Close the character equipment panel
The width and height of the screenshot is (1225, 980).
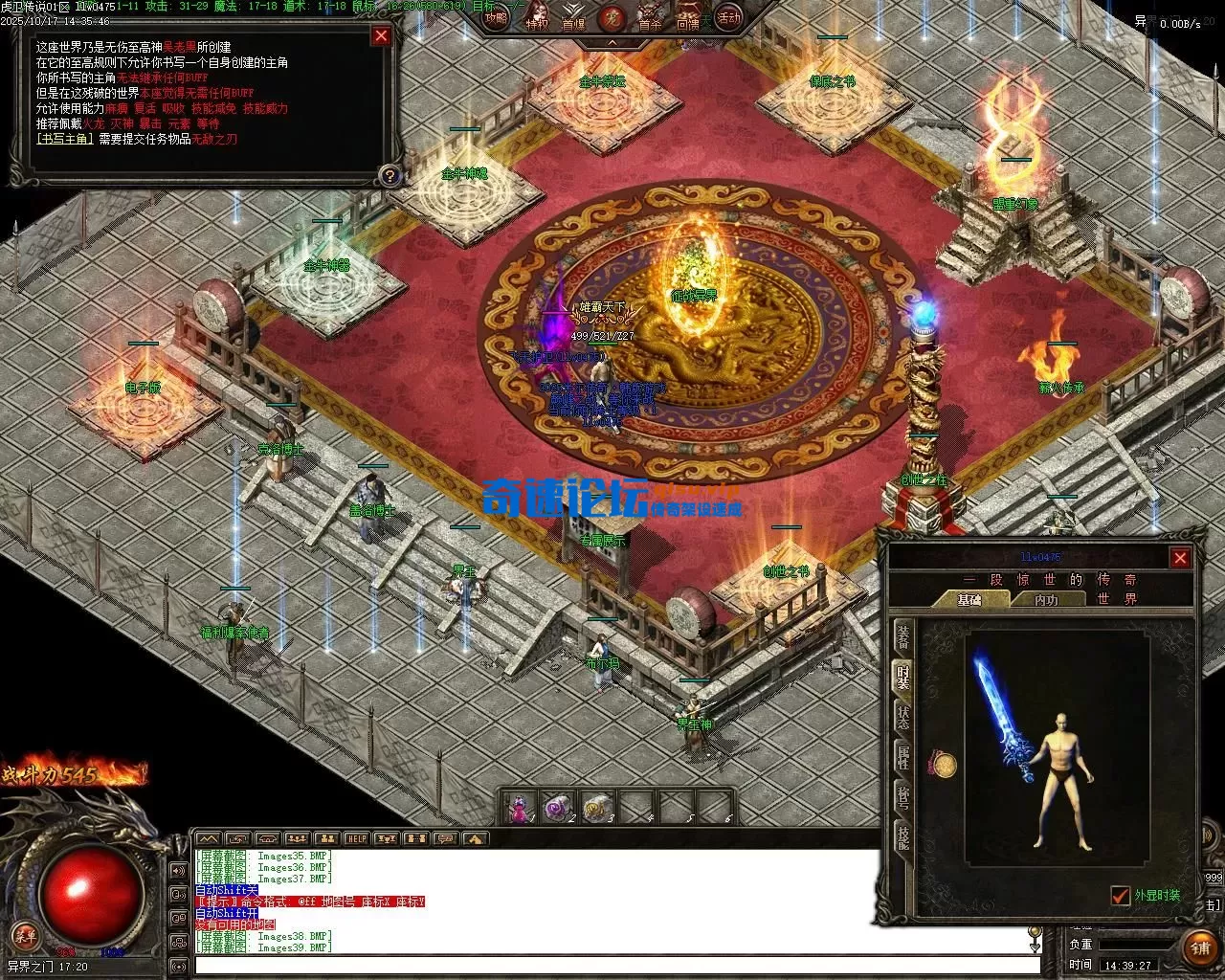1180,558
